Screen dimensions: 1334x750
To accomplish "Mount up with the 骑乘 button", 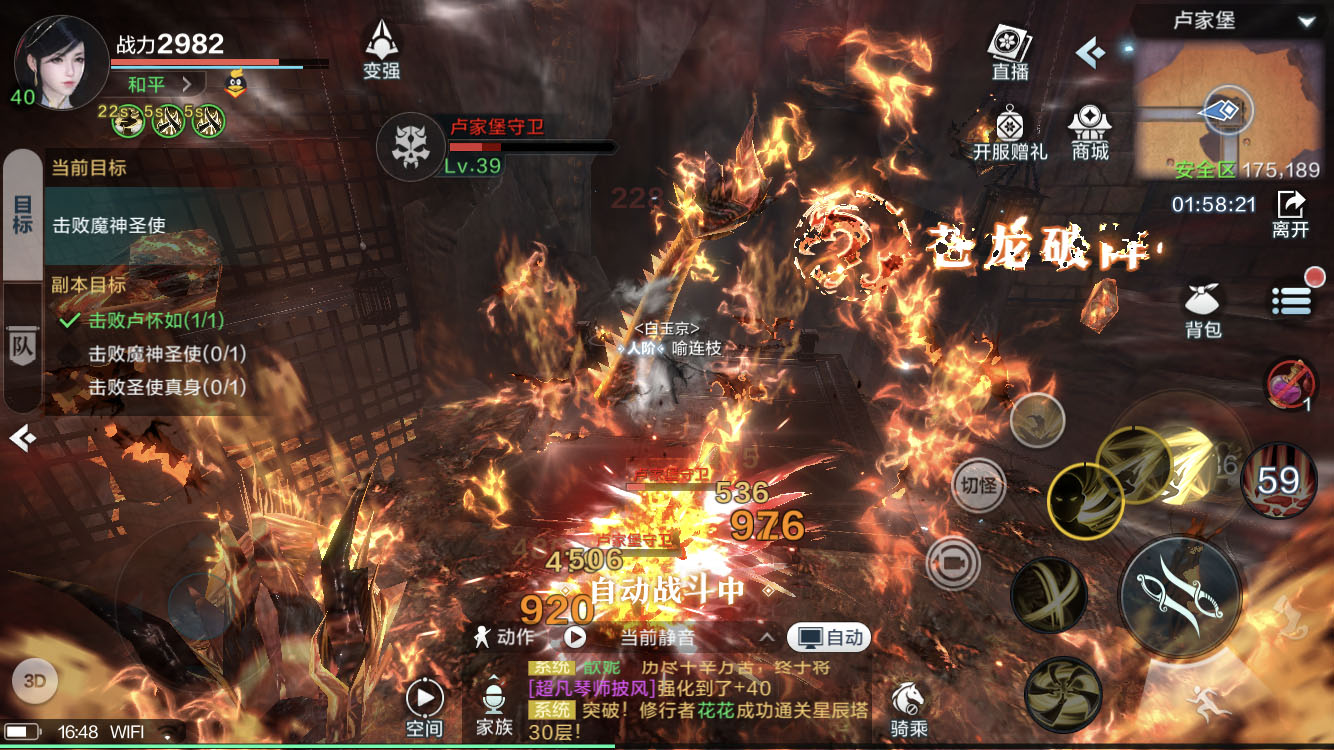I will pos(908,707).
